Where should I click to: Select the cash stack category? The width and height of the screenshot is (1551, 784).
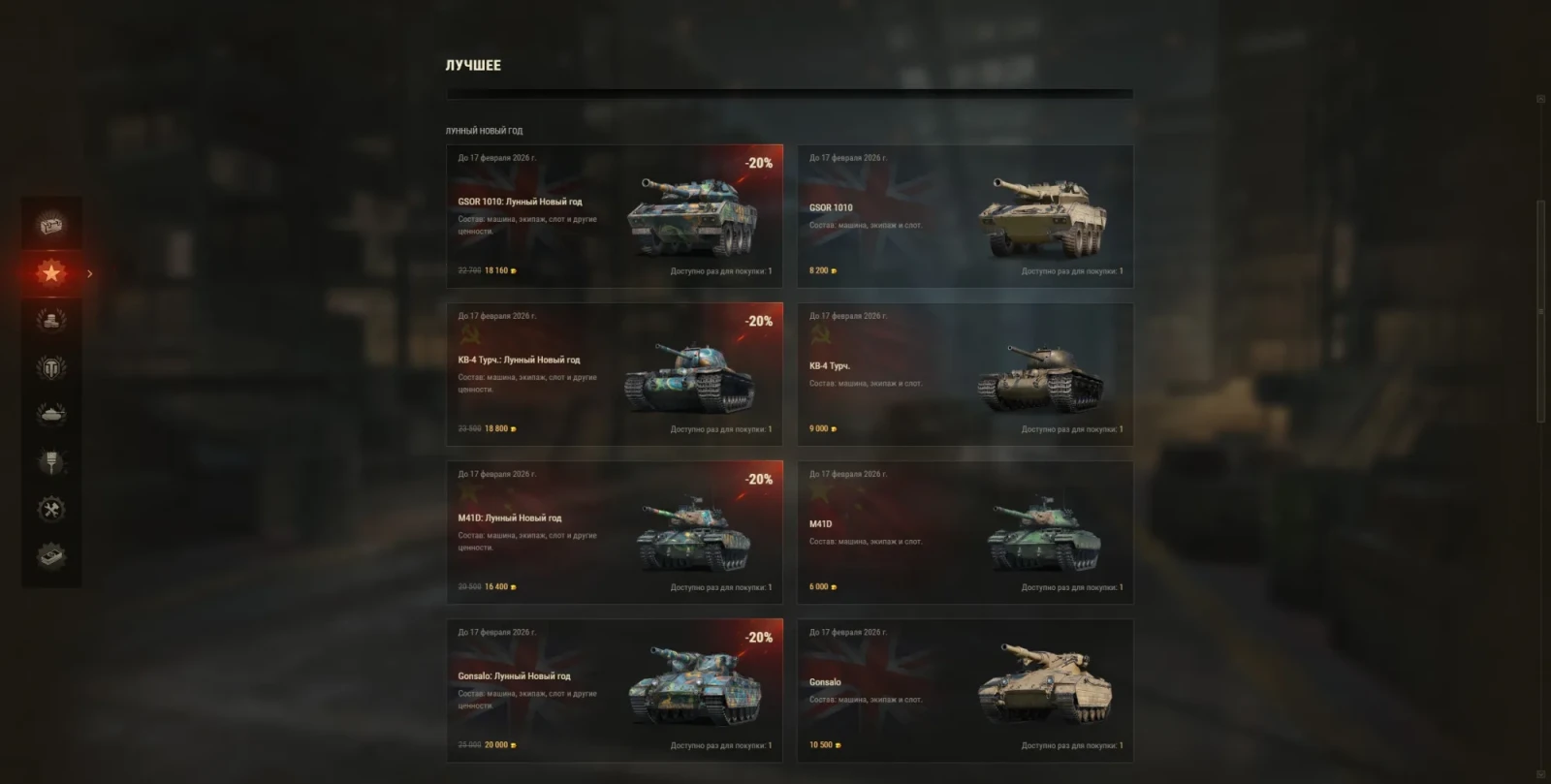pos(51,556)
